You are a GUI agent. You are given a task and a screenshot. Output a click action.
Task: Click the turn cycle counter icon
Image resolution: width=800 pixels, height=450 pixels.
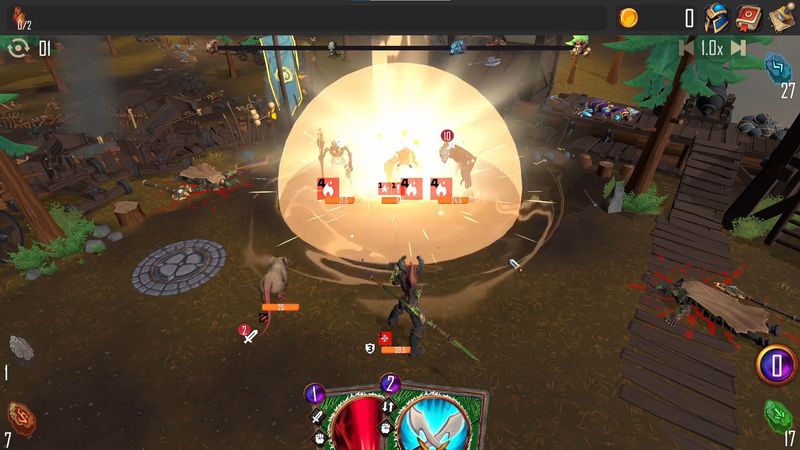(x=17, y=48)
